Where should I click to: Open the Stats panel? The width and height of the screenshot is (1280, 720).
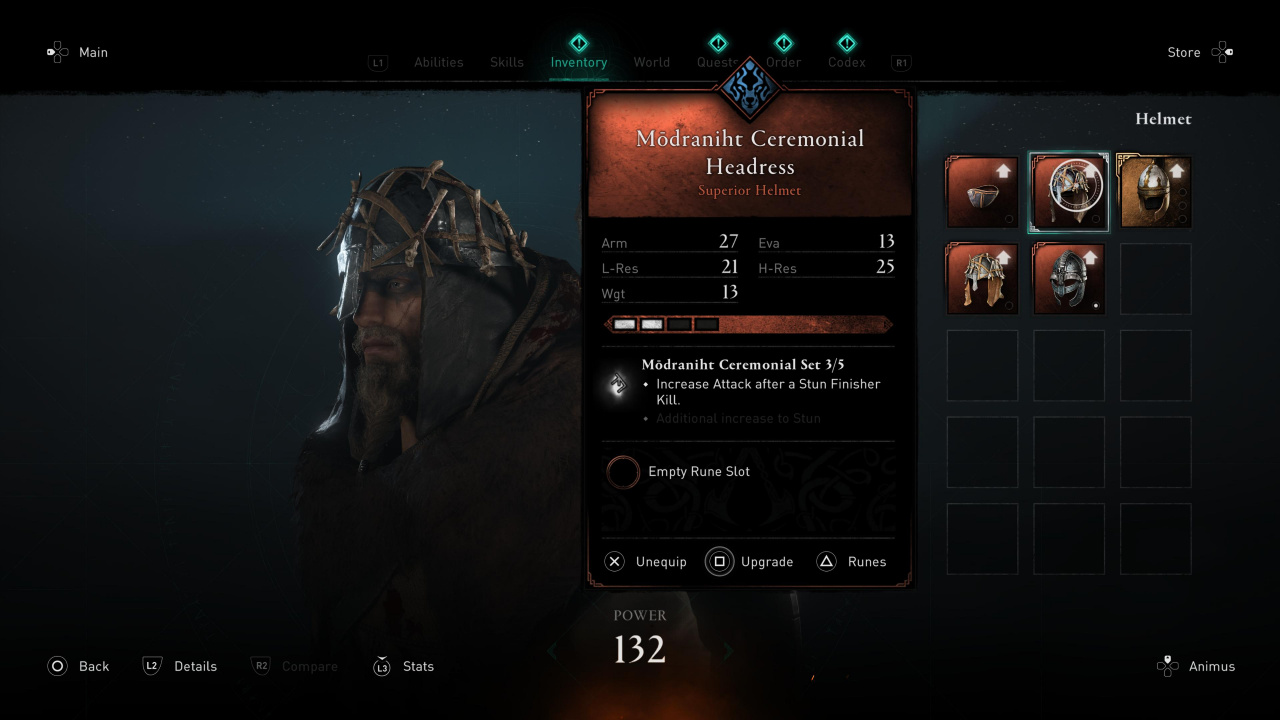pyautogui.click(x=403, y=666)
